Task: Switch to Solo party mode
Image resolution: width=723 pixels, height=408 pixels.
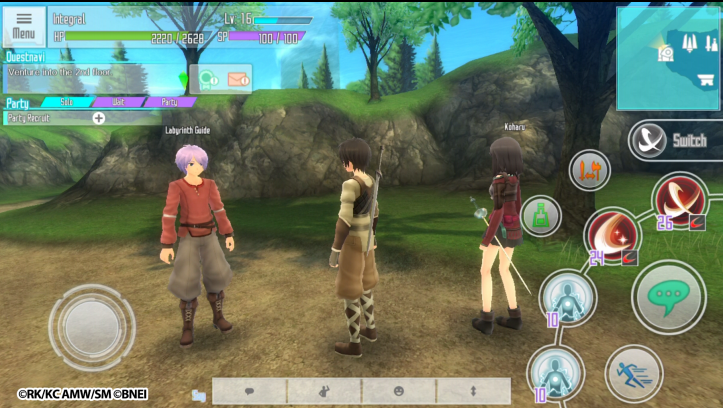Action: [67, 102]
